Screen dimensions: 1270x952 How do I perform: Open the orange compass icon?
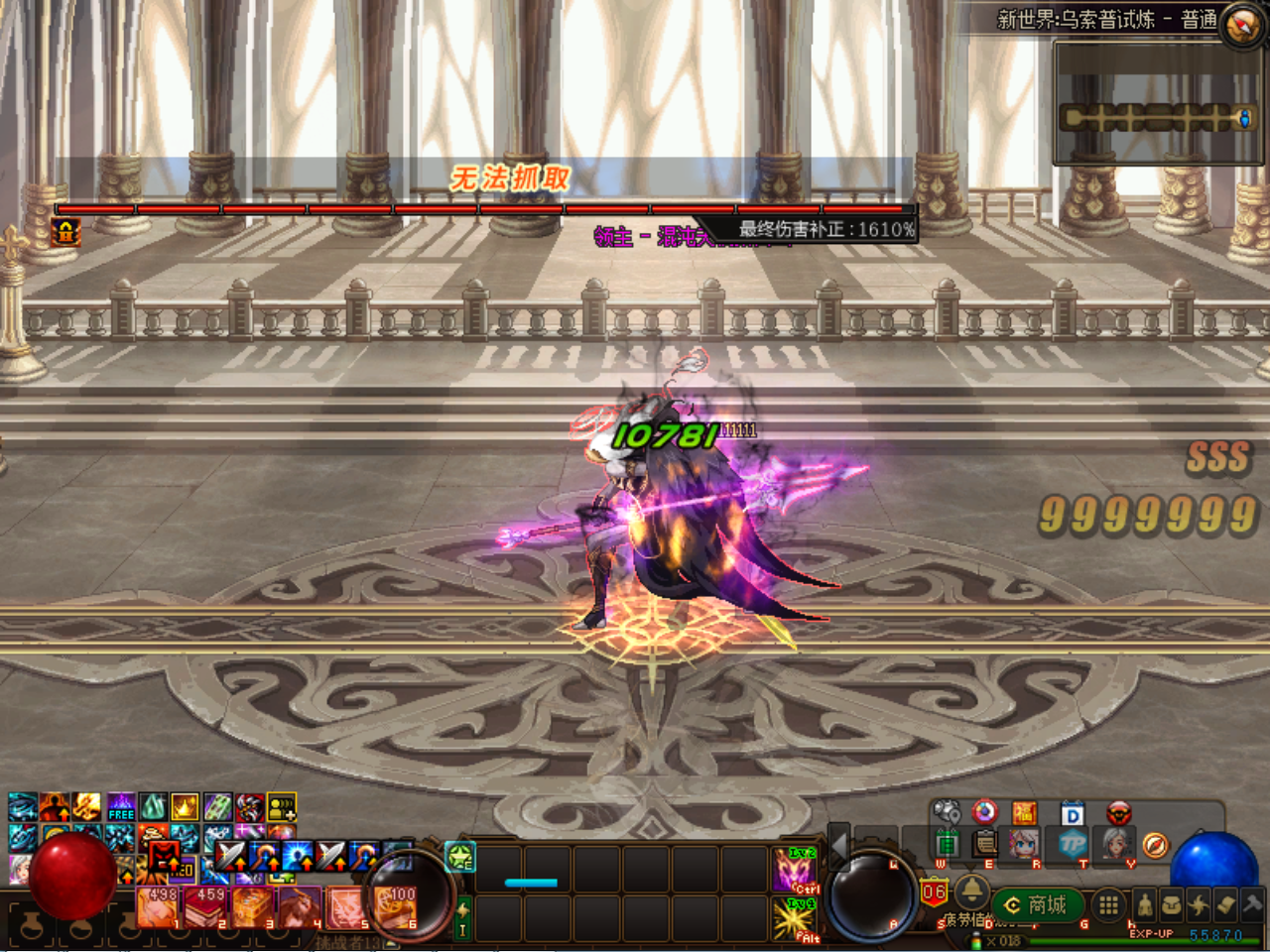tap(1154, 844)
